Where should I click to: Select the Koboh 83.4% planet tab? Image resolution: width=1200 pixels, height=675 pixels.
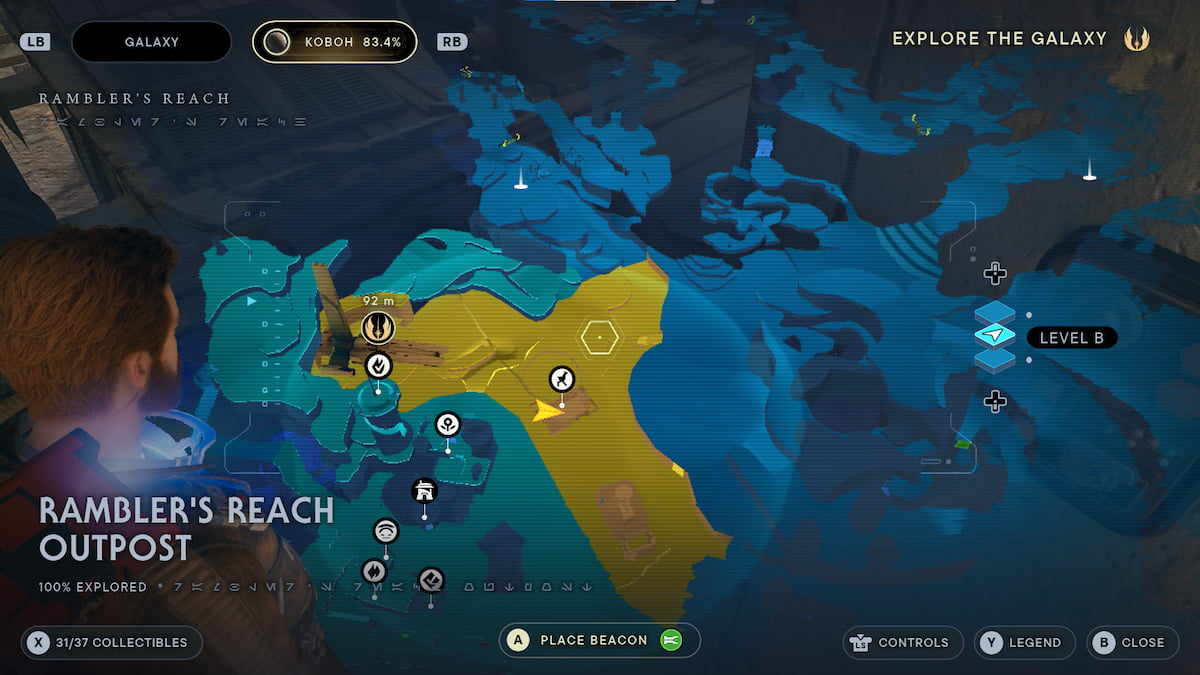334,42
